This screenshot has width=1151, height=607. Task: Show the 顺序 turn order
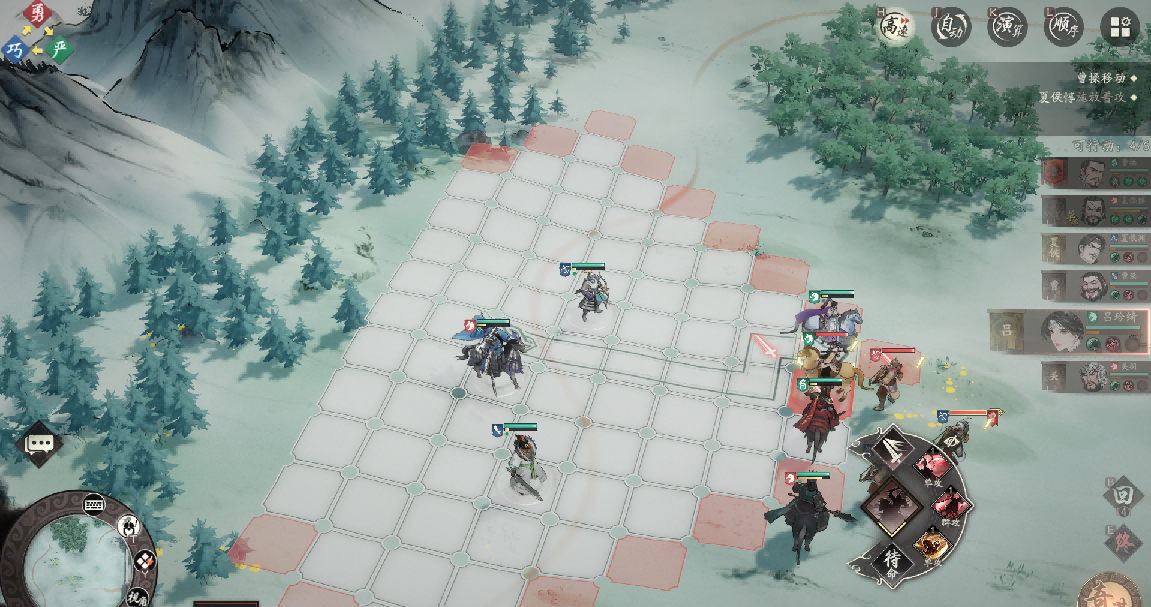[x=1062, y=27]
